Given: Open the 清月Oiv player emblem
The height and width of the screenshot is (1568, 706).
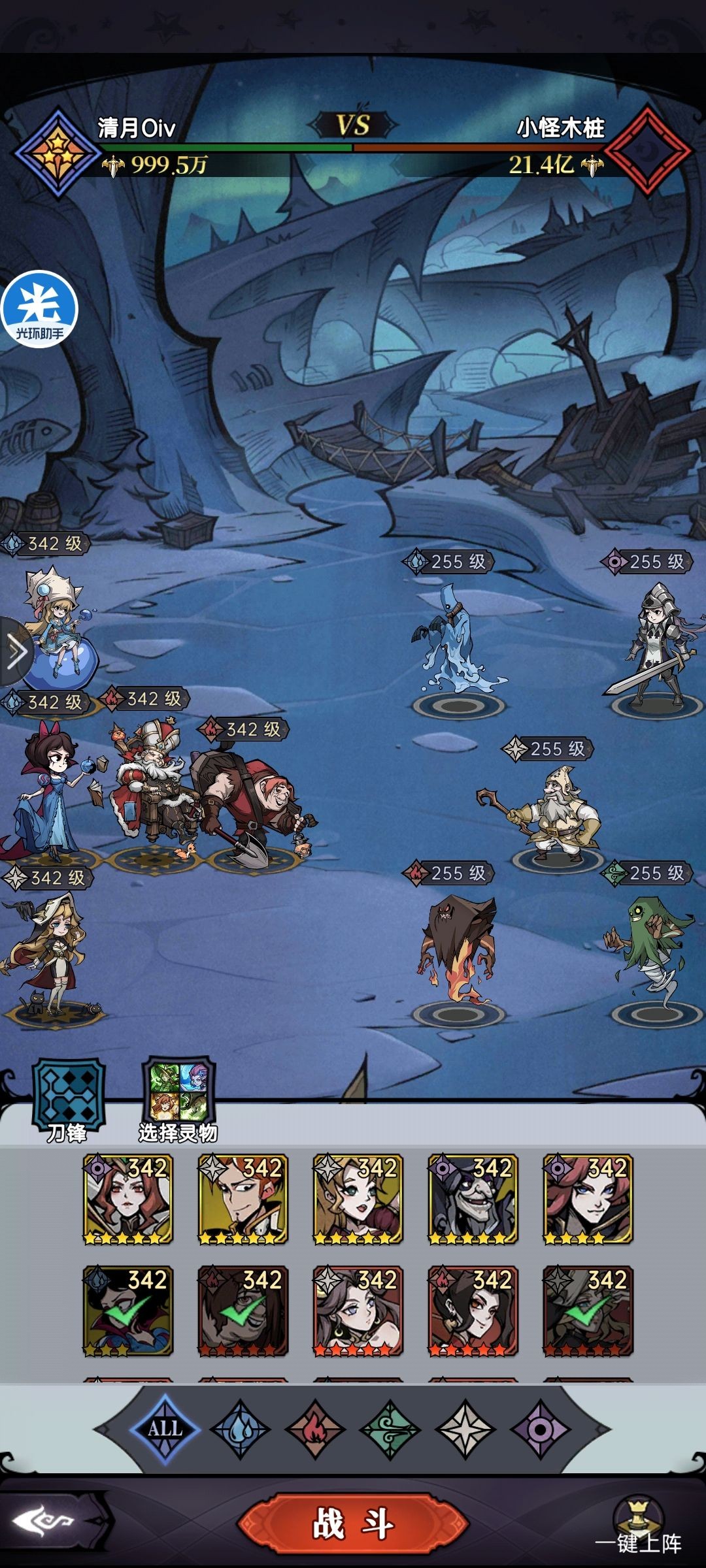Looking at the screenshot, I should 58,153.
